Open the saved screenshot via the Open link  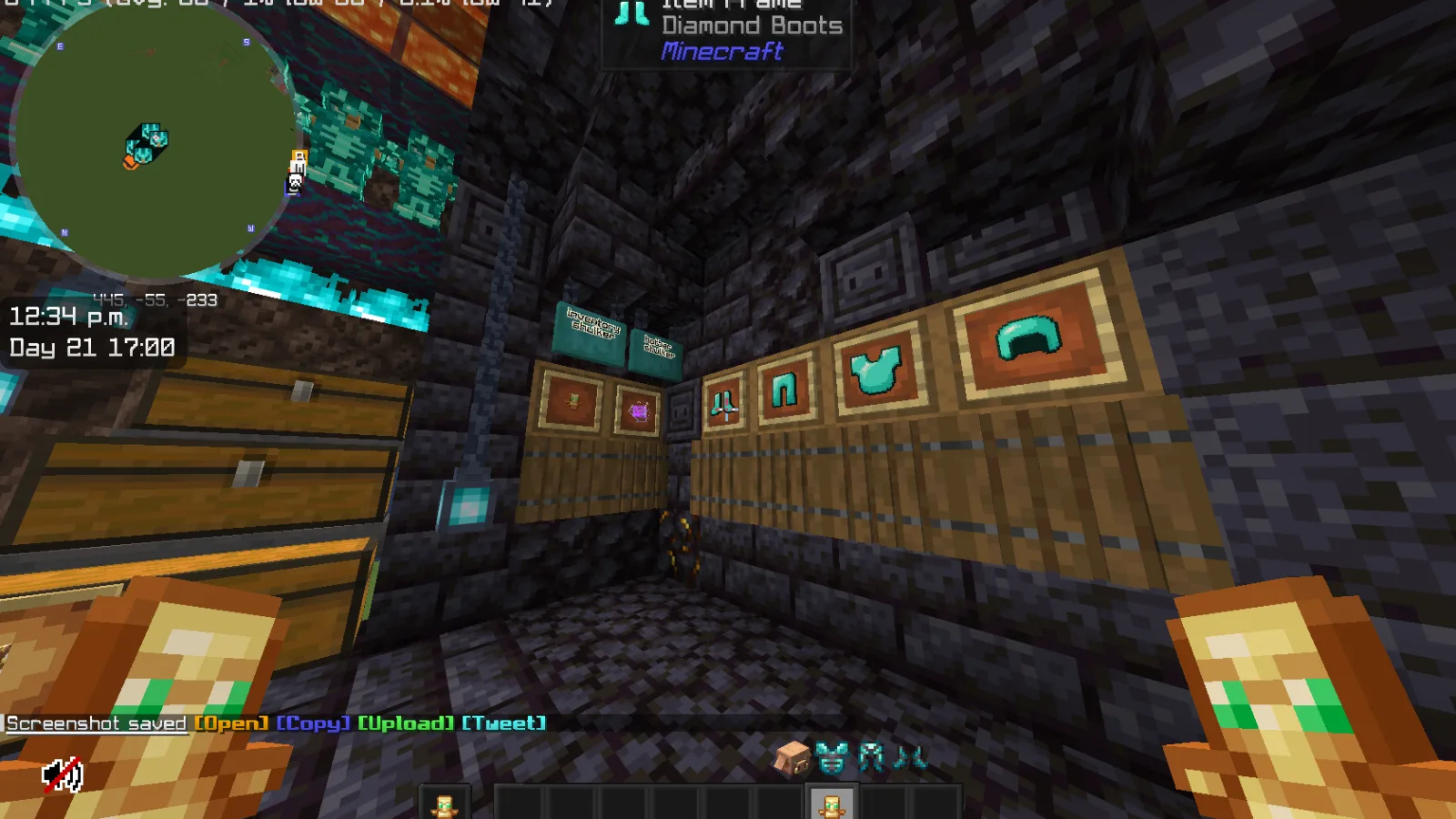(x=231, y=723)
